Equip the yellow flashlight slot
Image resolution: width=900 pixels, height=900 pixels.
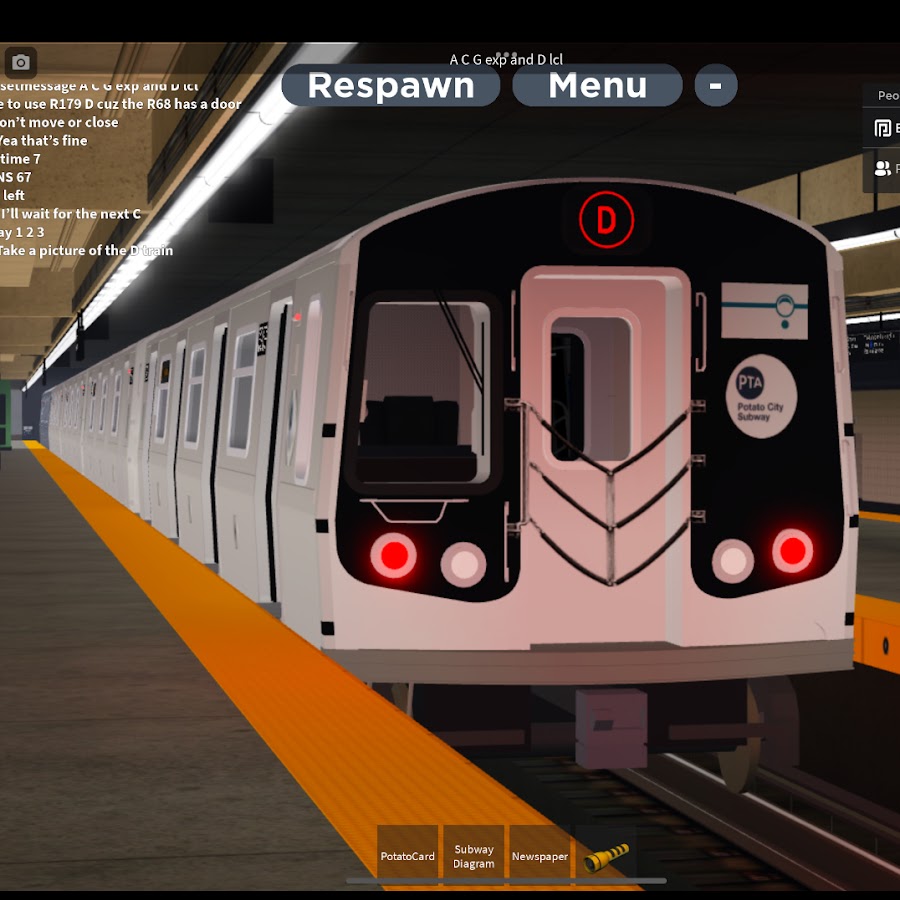pyautogui.click(x=606, y=855)
